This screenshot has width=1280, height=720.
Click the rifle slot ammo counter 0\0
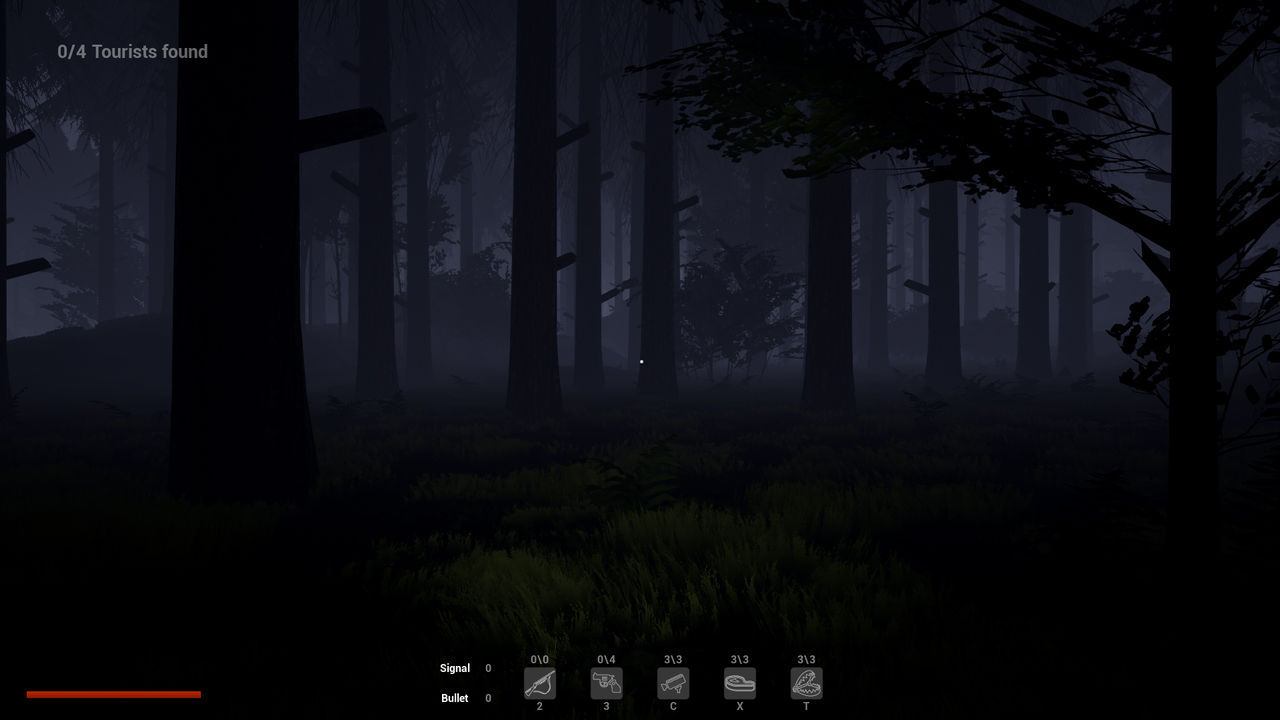540,660
